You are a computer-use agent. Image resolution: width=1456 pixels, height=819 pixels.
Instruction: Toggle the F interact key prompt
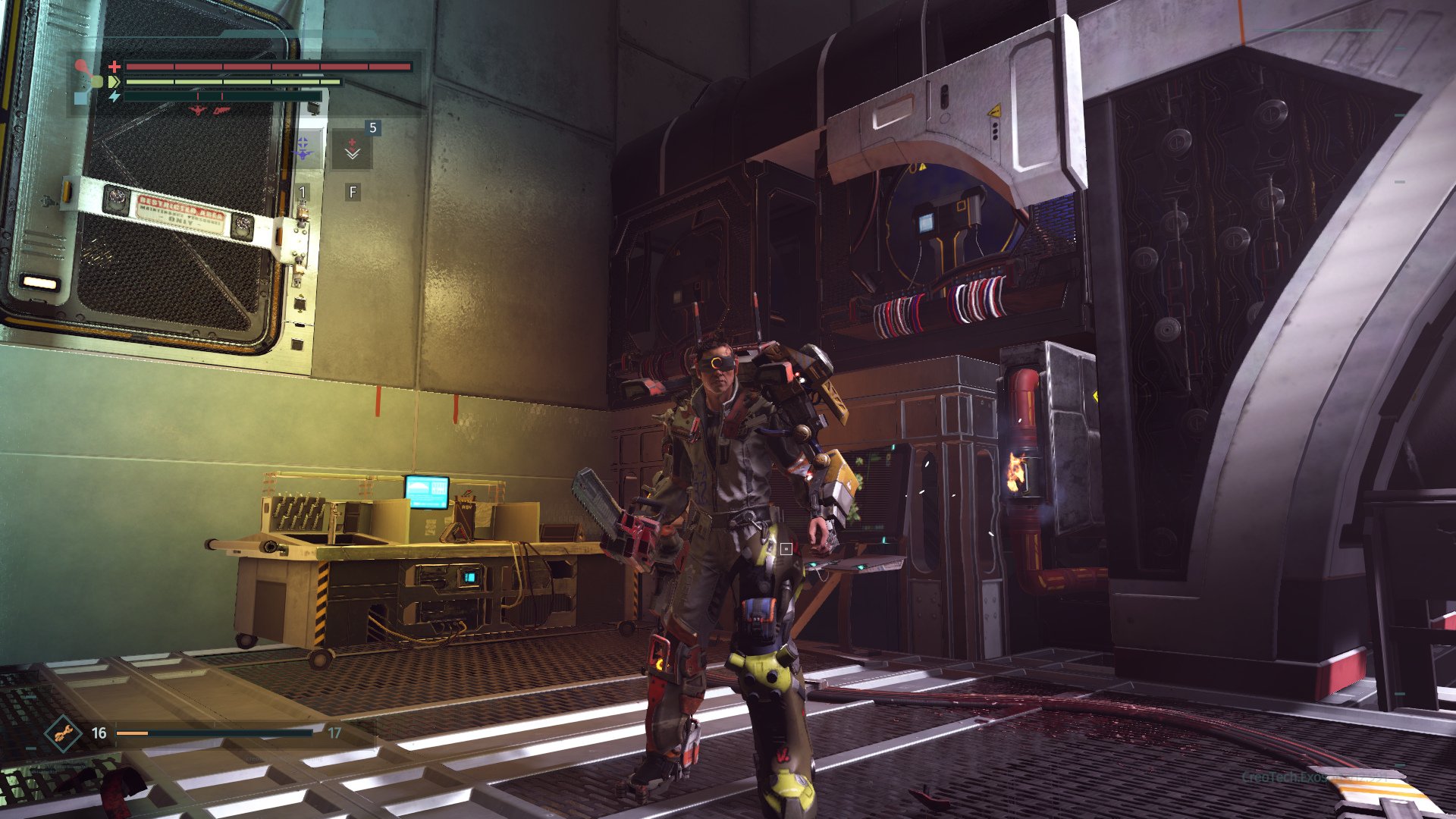[x=352, y=193]
